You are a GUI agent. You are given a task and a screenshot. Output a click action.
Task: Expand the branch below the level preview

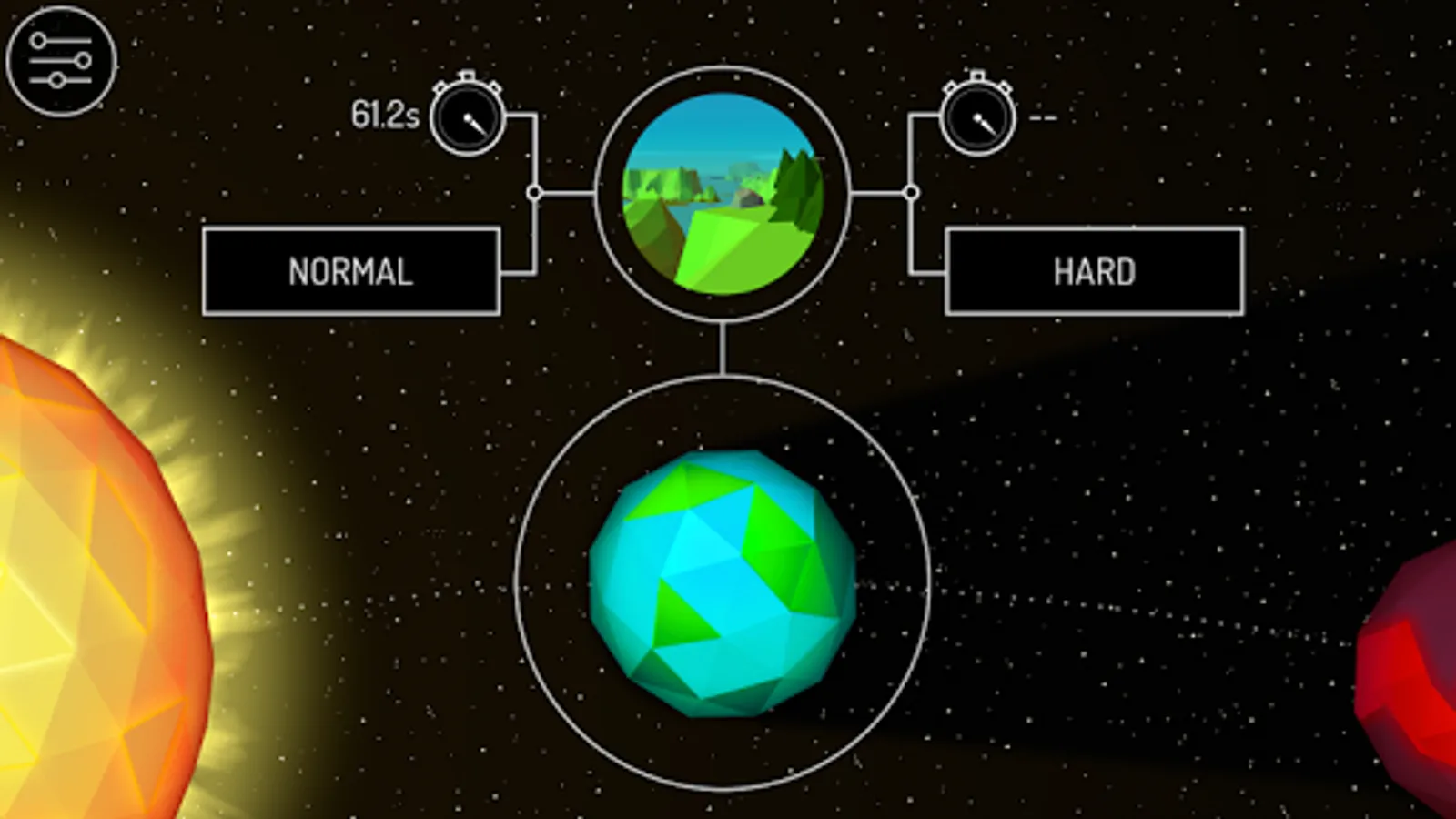click(x=725, y=350)
